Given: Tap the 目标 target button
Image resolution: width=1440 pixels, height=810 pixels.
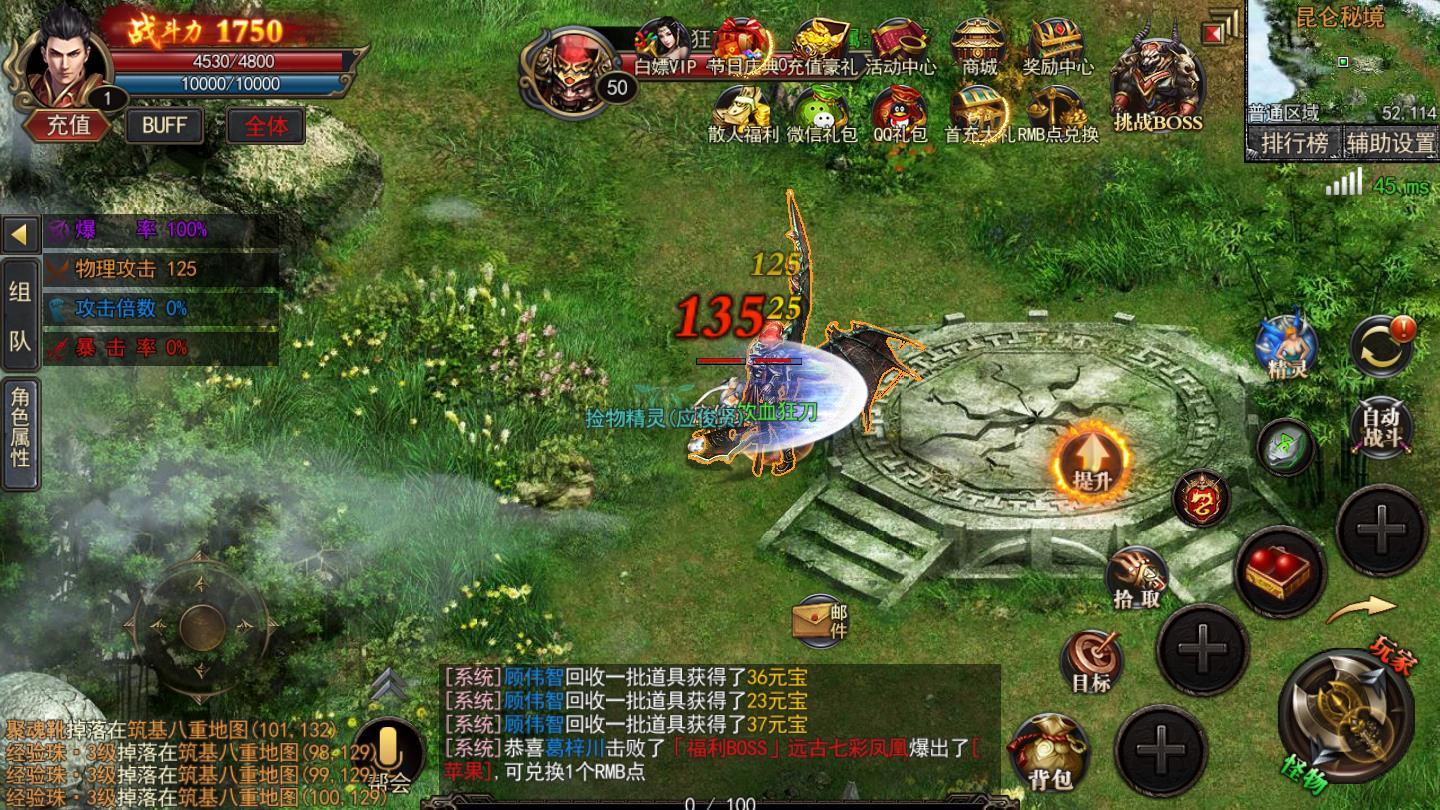Looking at the screenshot, I should 1091,662.
